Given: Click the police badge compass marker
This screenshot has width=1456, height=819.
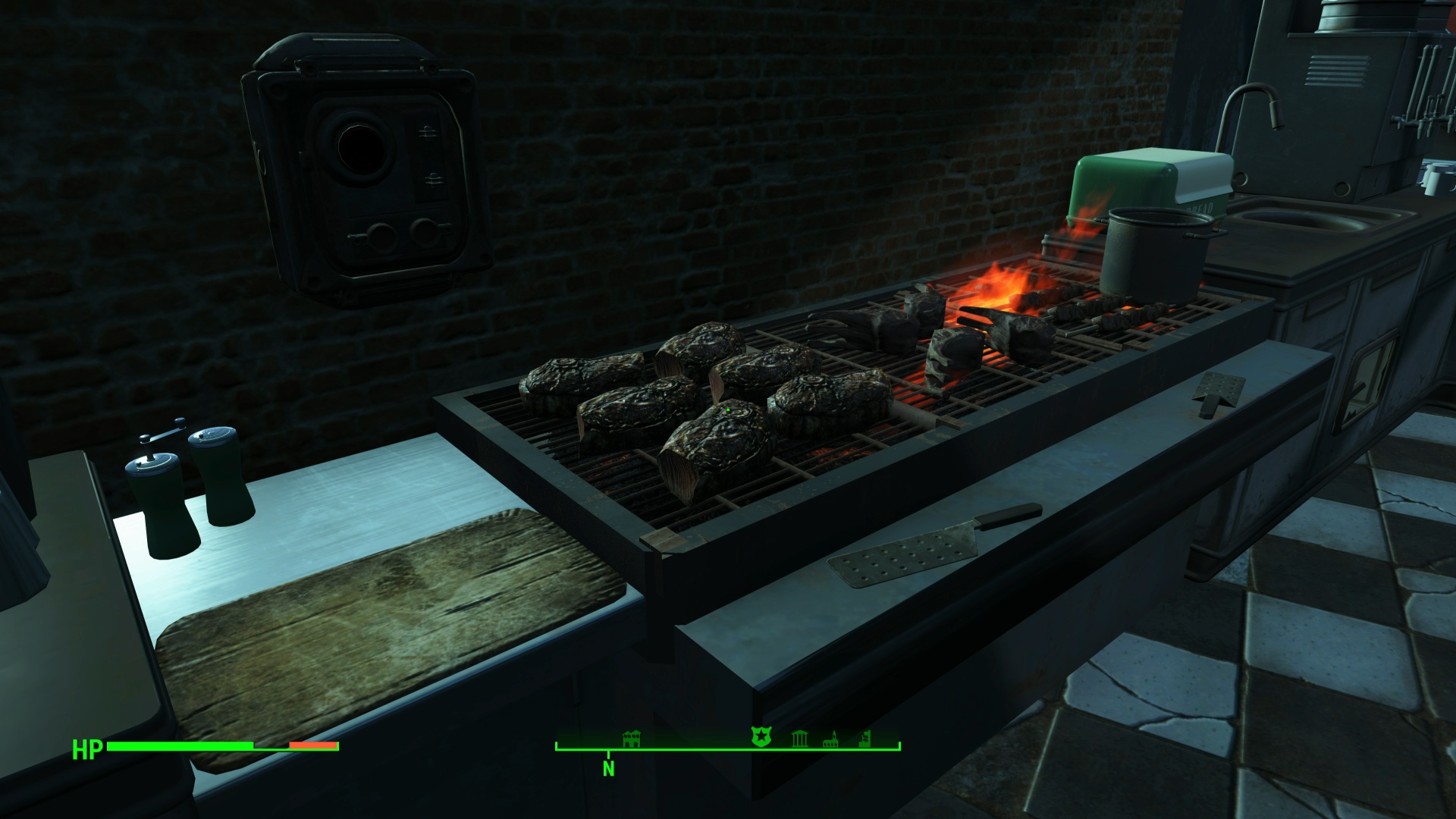Looking at the screenshot, I should coord(761,736).
